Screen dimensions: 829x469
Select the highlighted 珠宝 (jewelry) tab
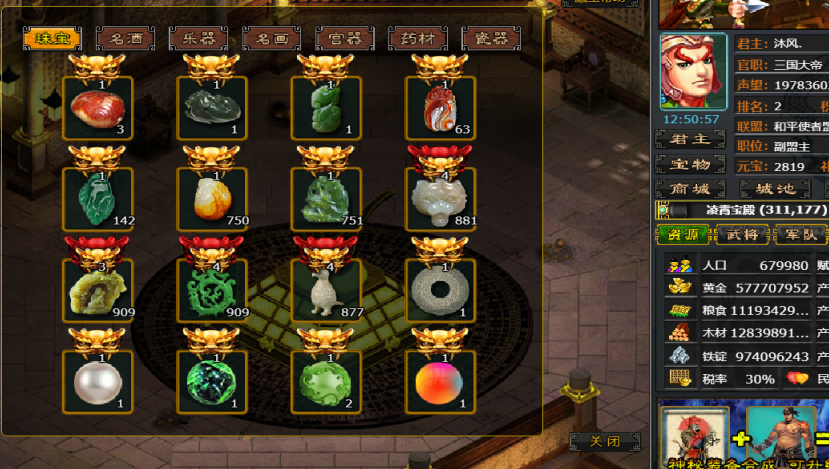tap(52, 39)
